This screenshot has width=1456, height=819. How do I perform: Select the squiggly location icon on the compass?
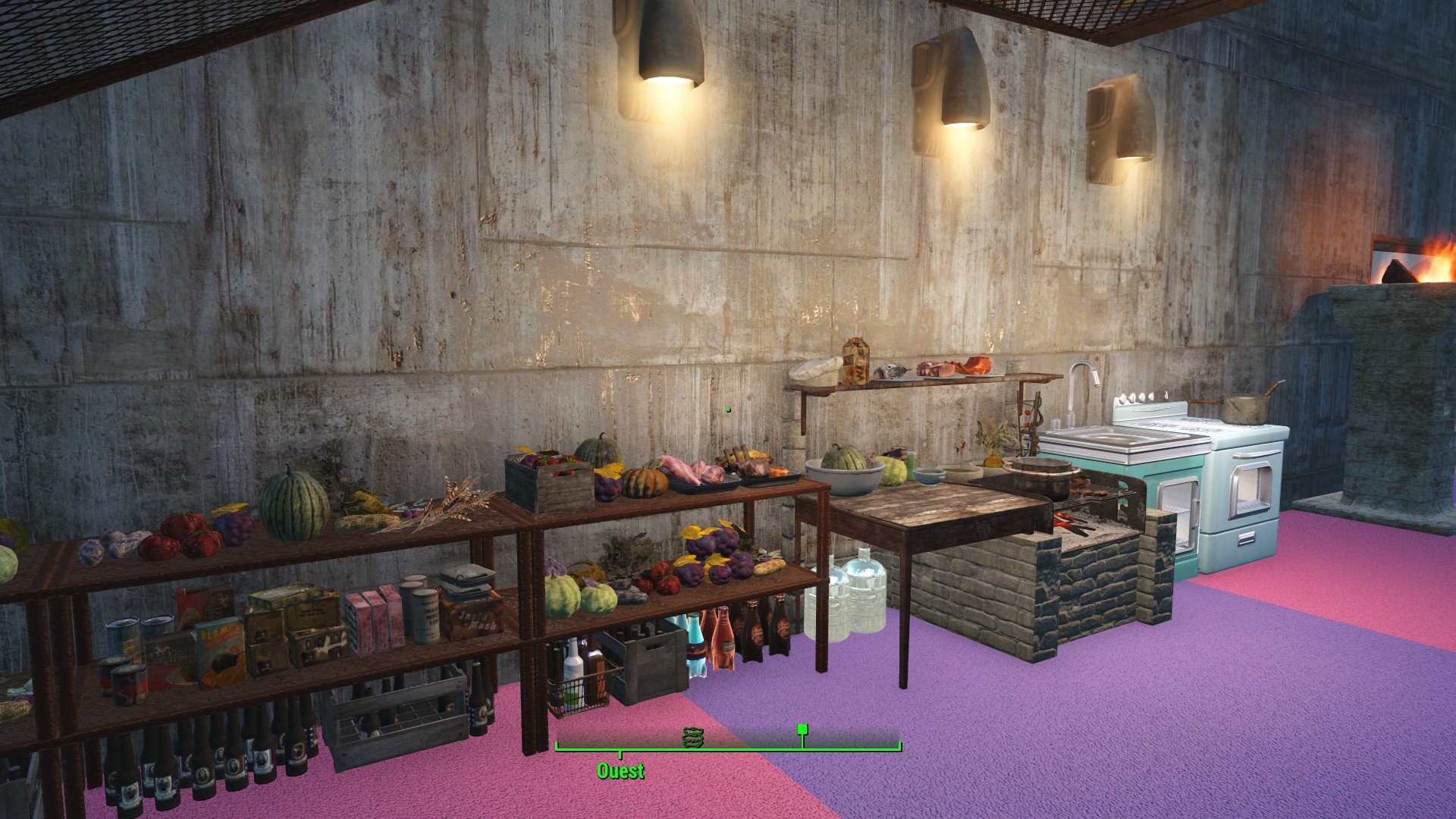(693, 736)
